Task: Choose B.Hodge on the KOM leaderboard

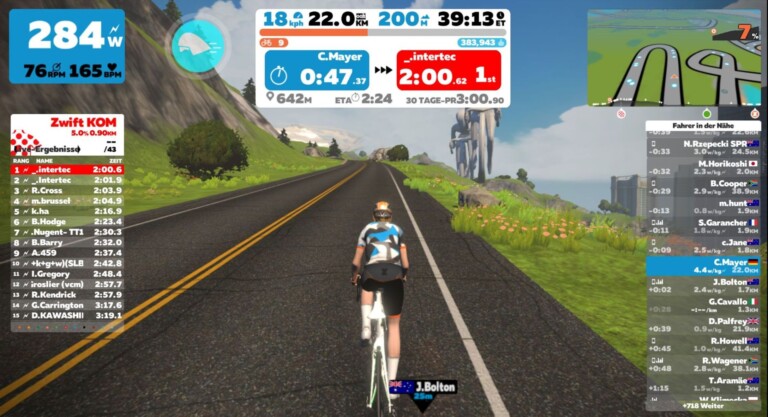Action: pos(66,221)
